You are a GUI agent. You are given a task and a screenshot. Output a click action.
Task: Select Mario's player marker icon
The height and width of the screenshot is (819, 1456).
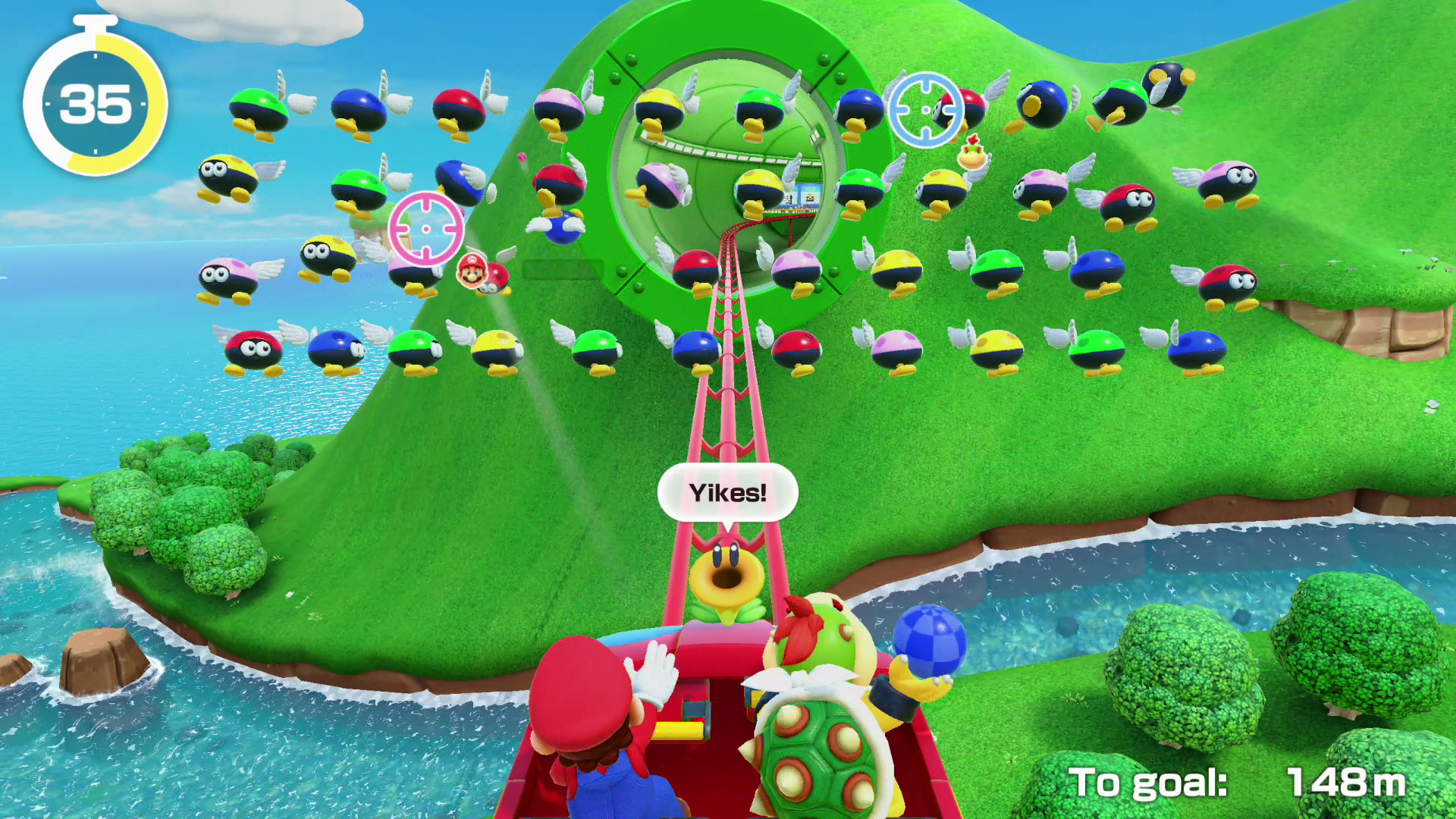472,271
